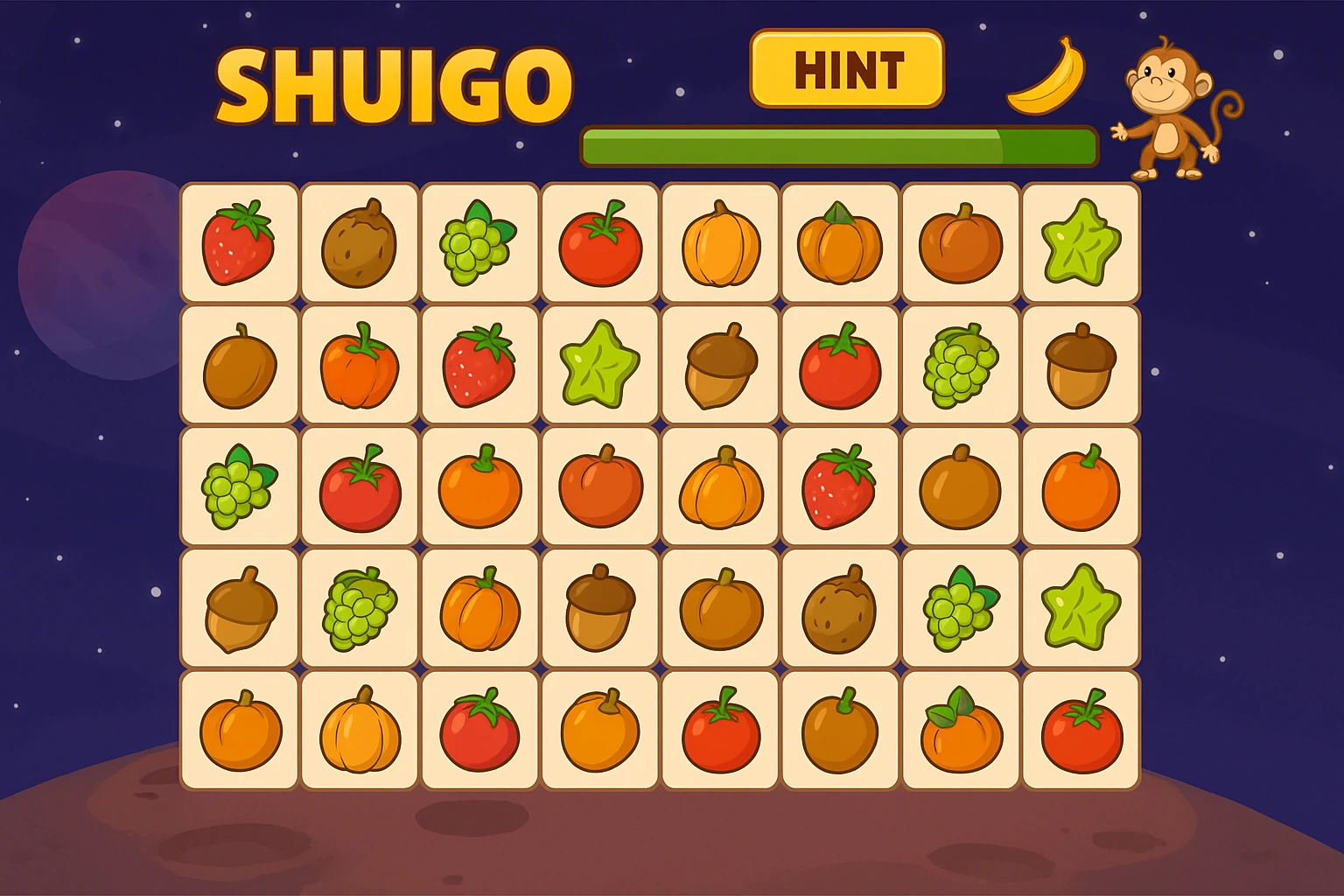Click the acorn tile at the second row's end
Image resolution: width=1344 pixels, height=896 pixels.
(x=1080, y=364)
